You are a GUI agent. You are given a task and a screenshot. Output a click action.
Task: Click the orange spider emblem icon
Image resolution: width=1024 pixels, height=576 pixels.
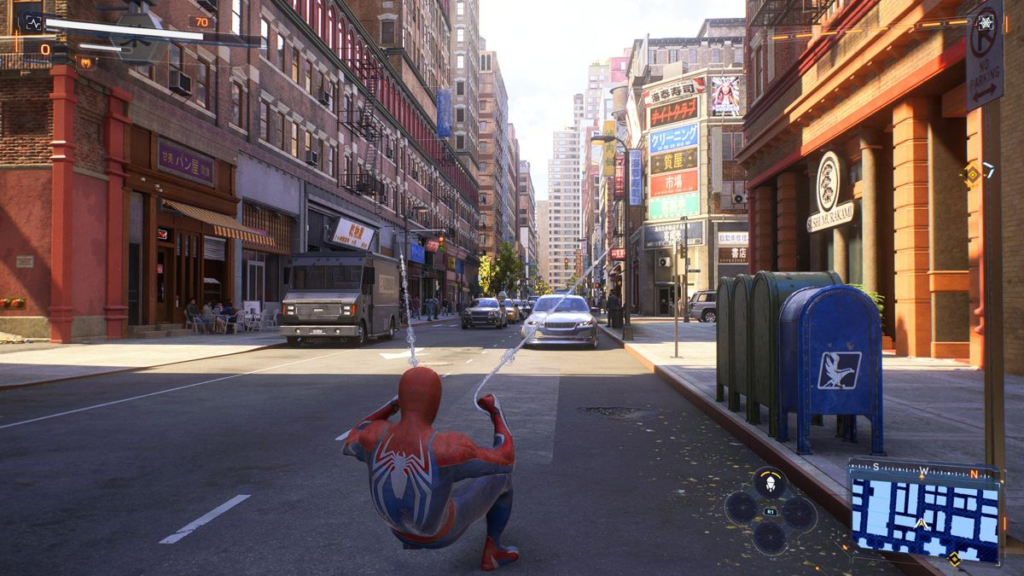tap(86, 62)
